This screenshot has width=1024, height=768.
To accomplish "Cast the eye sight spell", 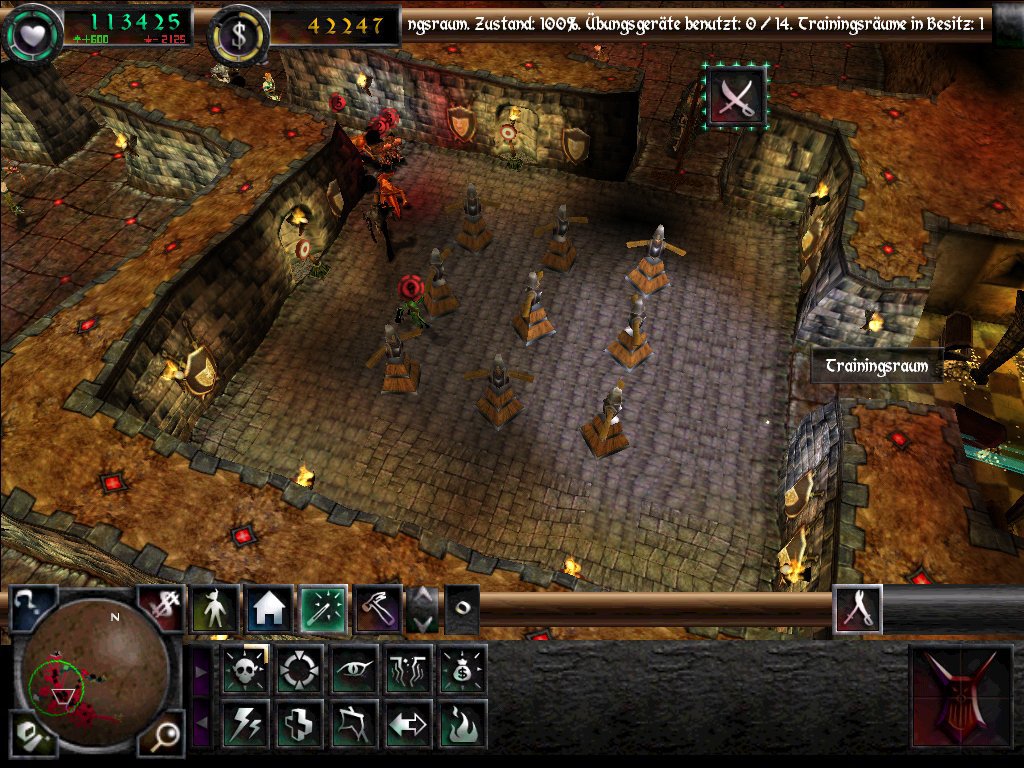I will click(x=354, y=669).
